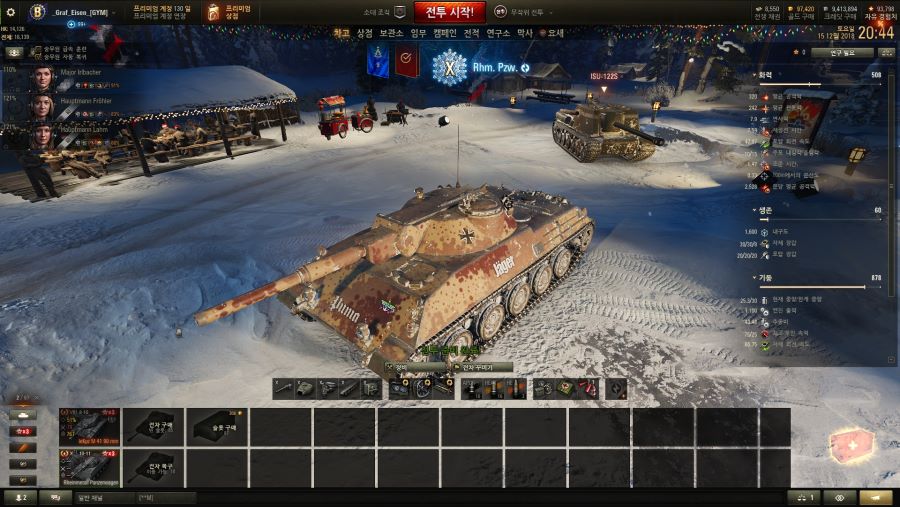The image size is (900, 507).
Task: Open the game menu gear icon
Action: coord(11,12)
